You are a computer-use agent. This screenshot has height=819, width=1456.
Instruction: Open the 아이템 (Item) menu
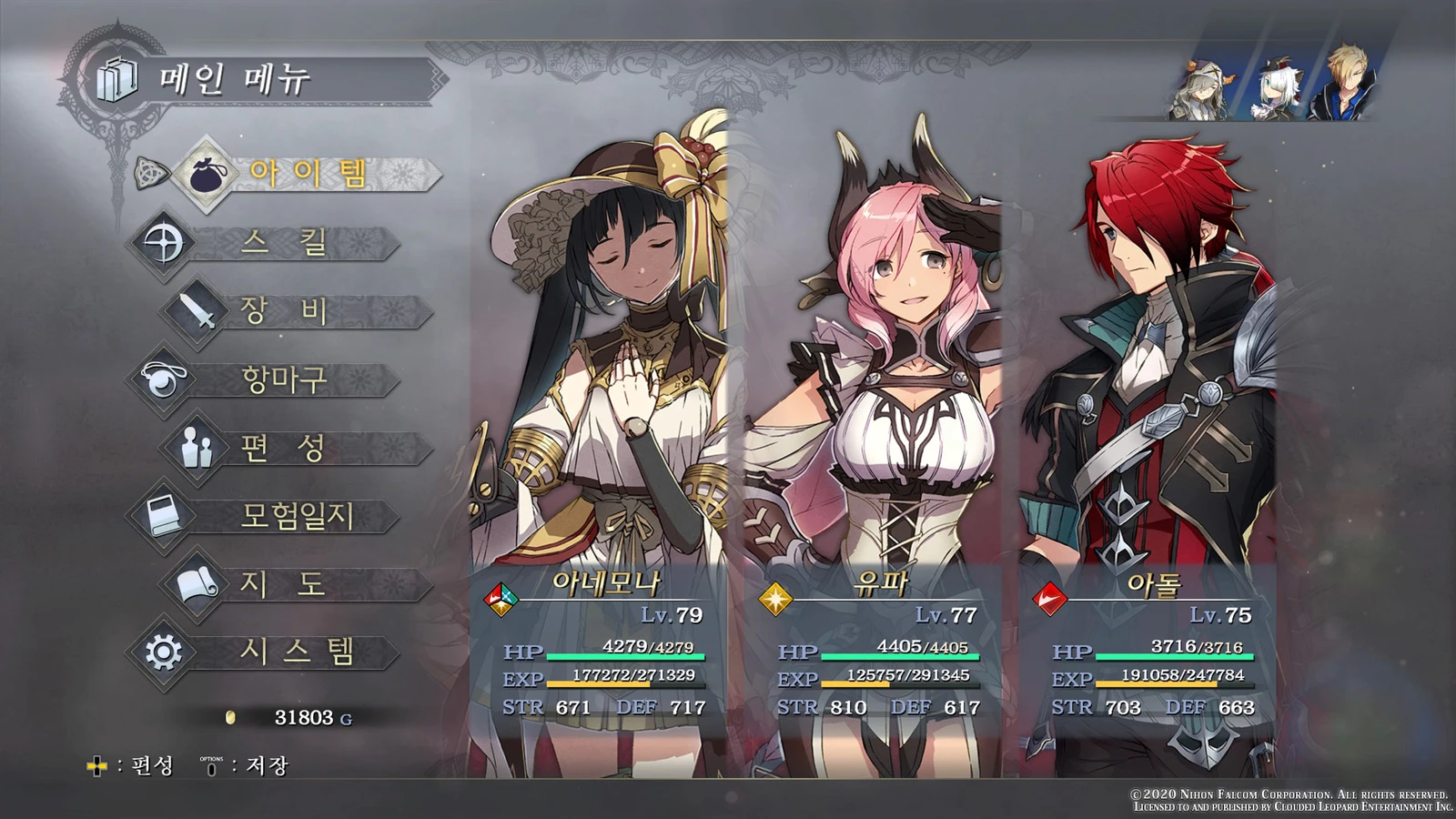click(x=308, y=173)
